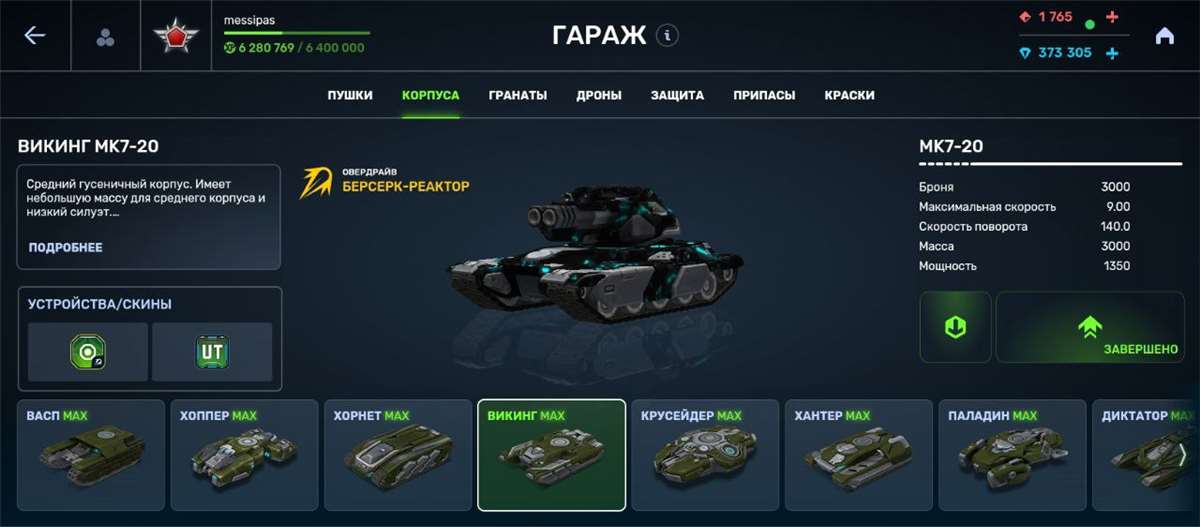Viewport: 1200px width, 527px height.
Task: Open the green device slot
Action: pos(88,351)
